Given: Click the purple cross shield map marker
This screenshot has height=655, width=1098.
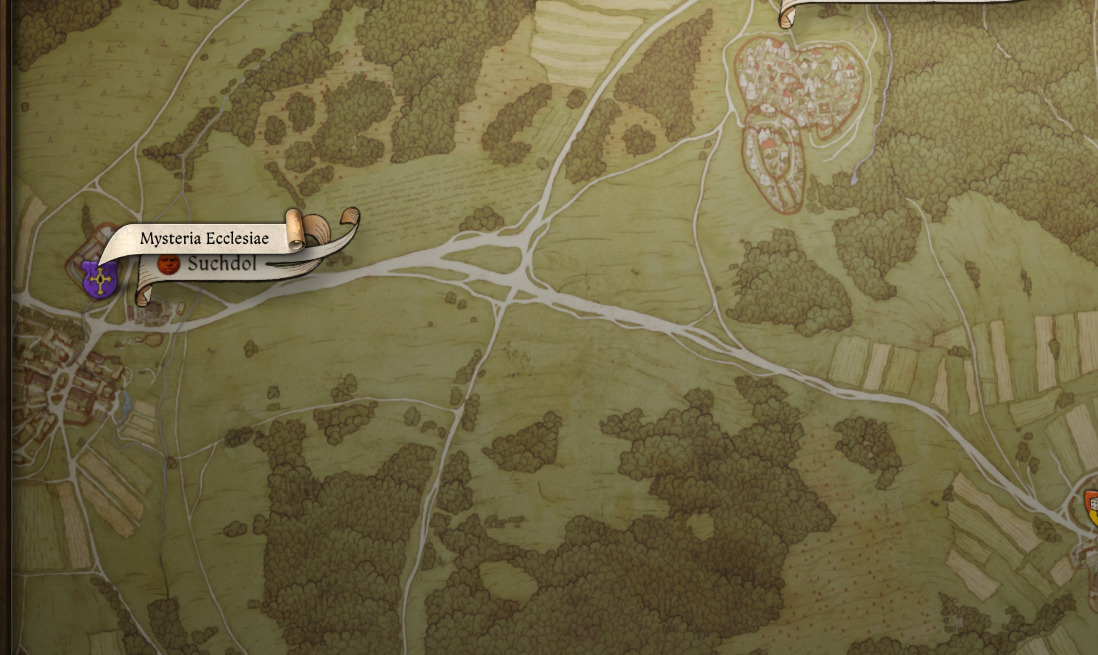Looking at the screenshot, I should coord(99,280).
